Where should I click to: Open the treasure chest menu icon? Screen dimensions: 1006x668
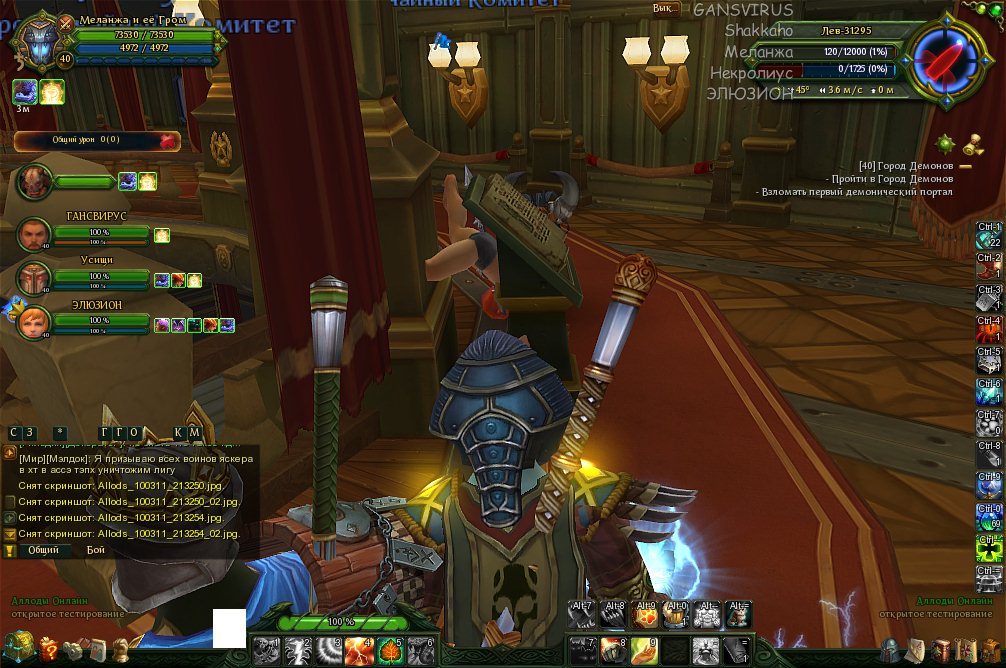pos(16,648)
